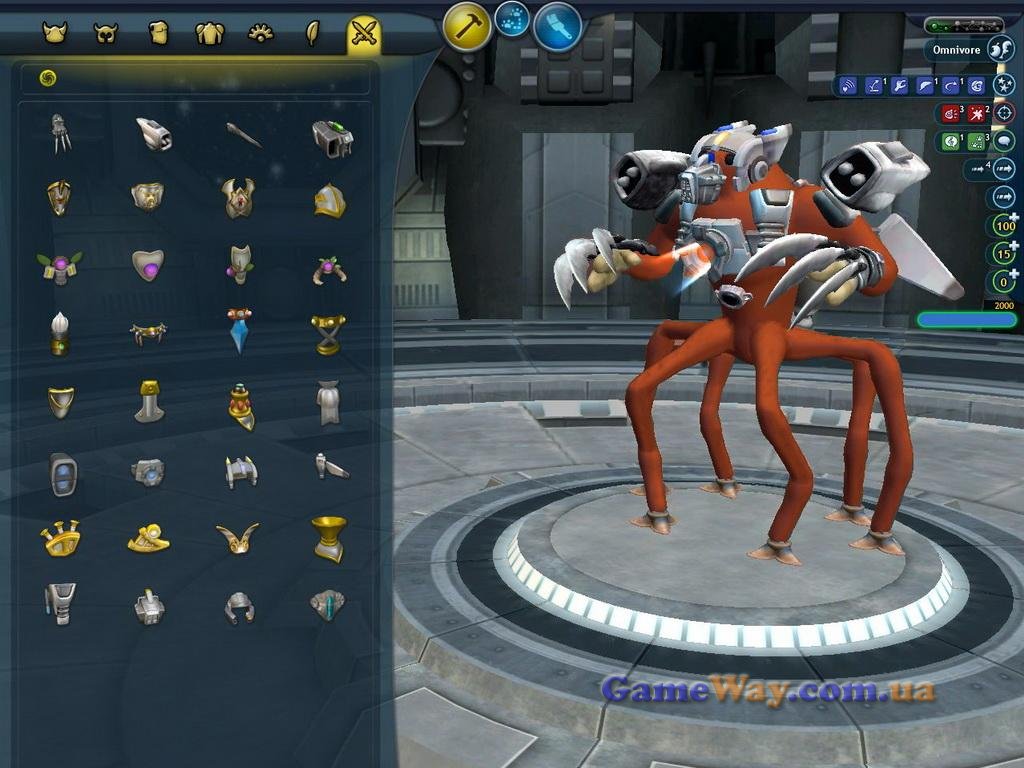Open the horned helmet parts tab
Image resolution: width=1024 pixels, height=768 pixels.
coord(54,33)
